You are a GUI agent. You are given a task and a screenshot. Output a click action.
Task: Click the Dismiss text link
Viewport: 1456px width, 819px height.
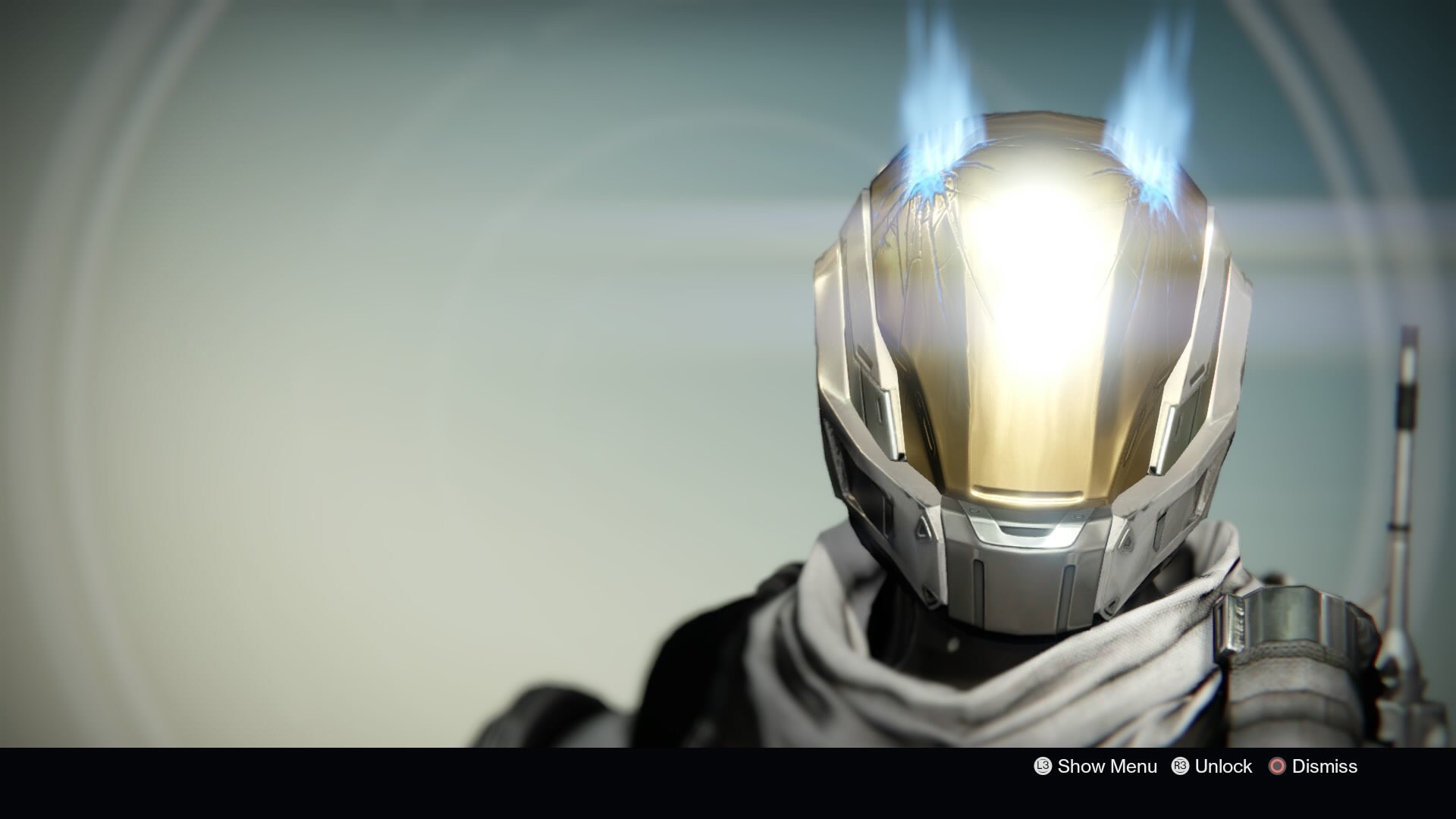pyautogui.click(x=1326, y=767)
